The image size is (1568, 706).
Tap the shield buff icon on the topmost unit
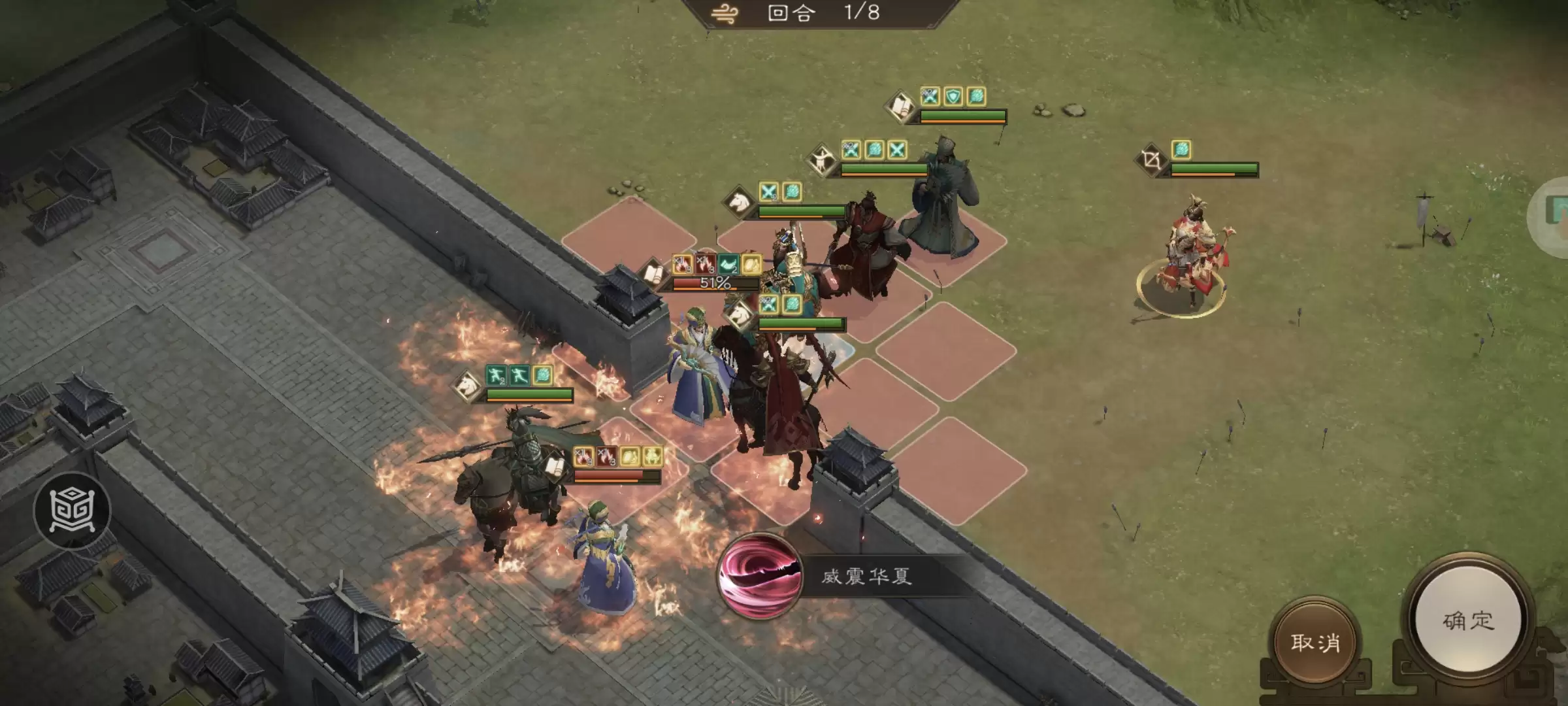click(x=952, y=99)
